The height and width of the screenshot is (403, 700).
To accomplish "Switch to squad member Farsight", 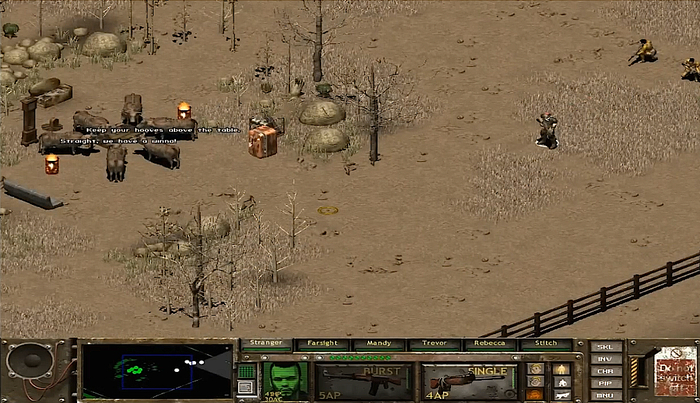I will (322, 344).
